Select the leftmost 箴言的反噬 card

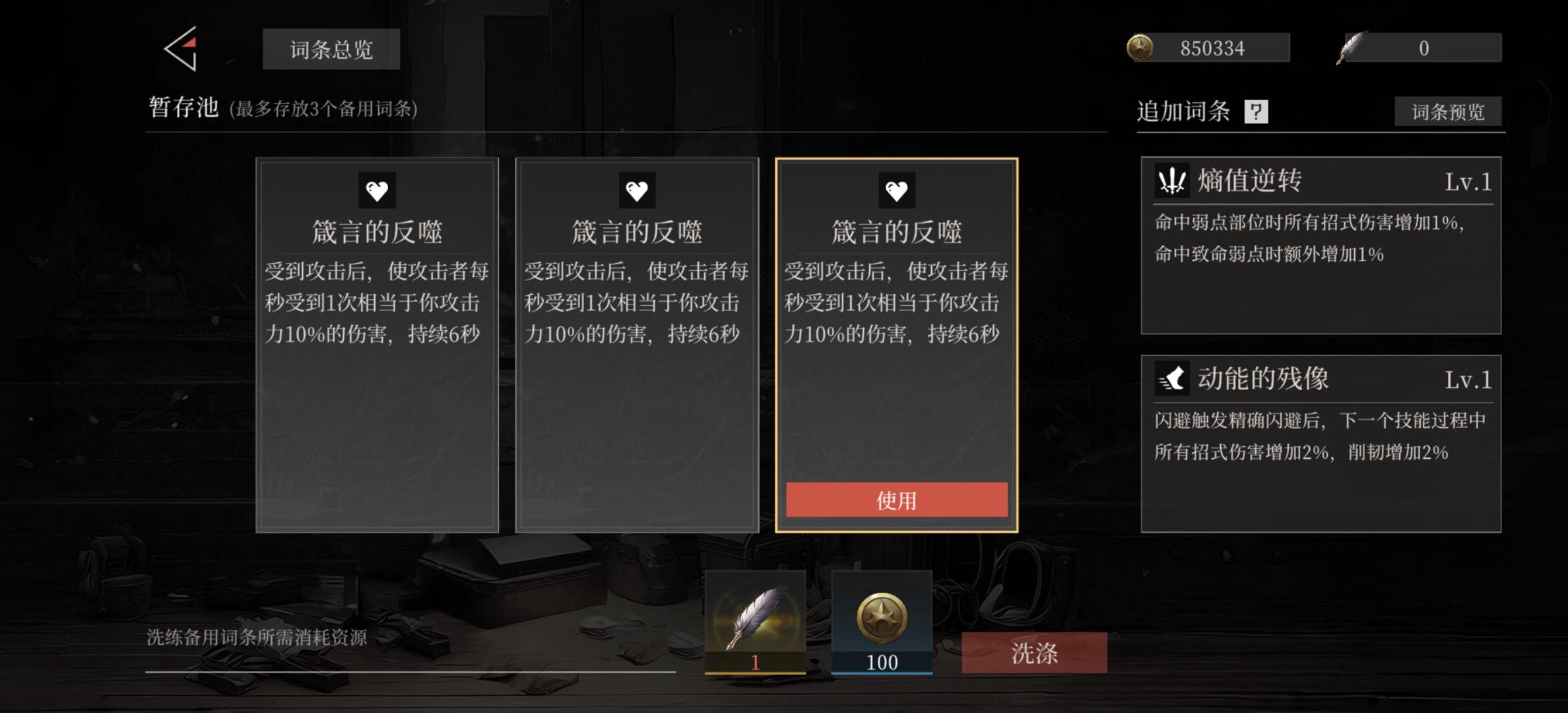[x=377, y=343]
